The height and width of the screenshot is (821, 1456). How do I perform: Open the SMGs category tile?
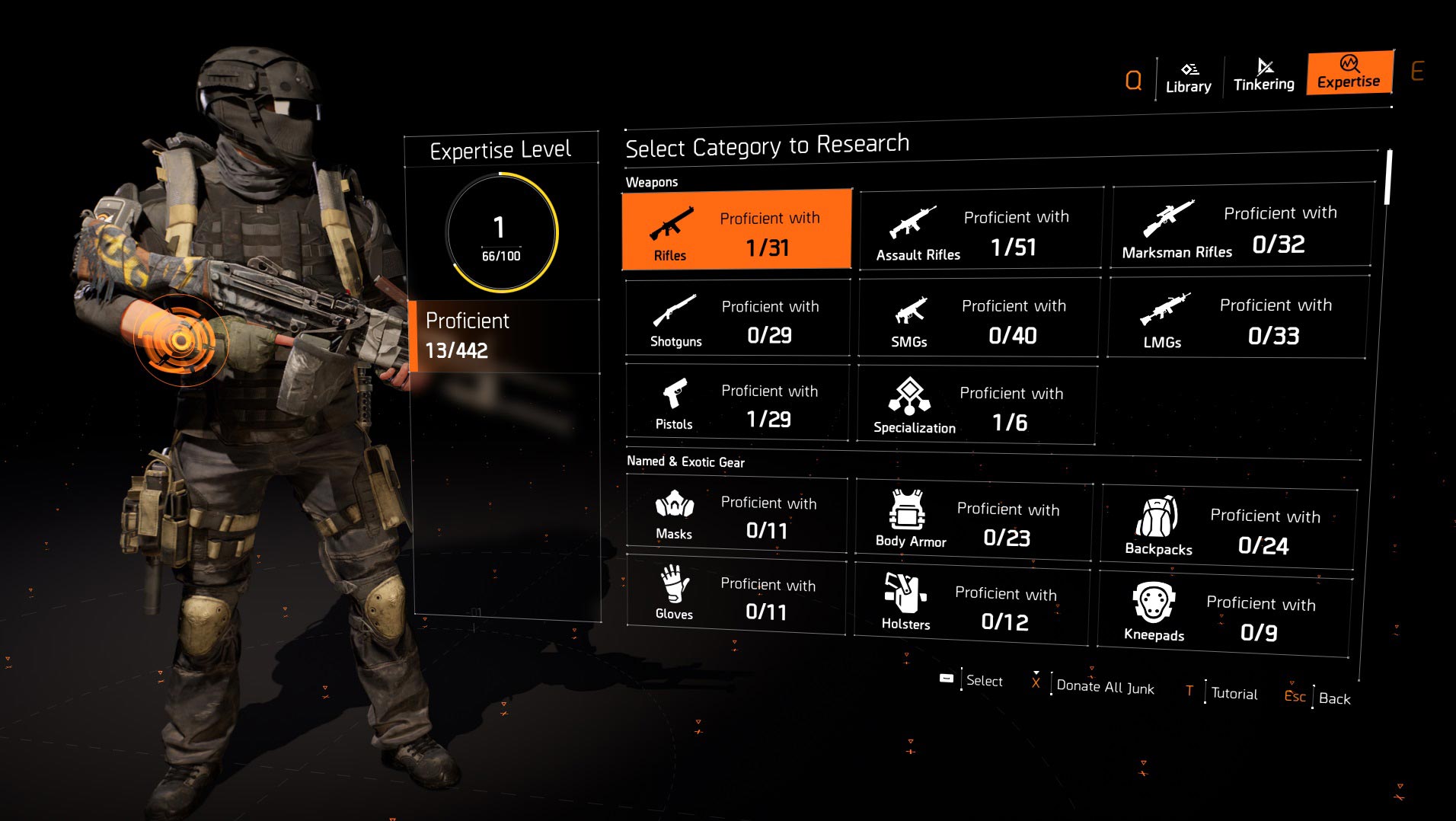979,318
